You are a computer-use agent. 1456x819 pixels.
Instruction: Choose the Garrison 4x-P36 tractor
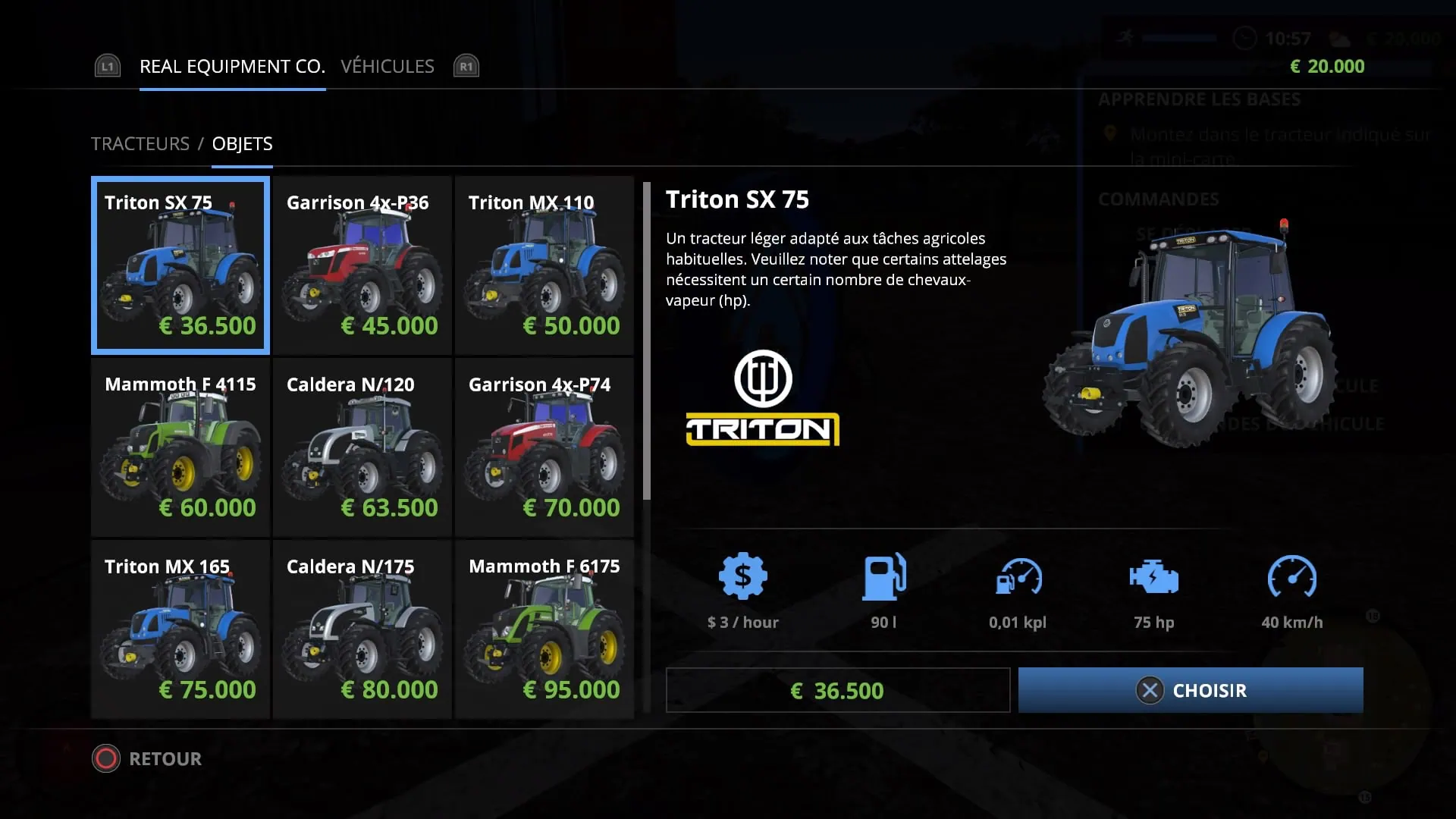click(x=362, y=265)
